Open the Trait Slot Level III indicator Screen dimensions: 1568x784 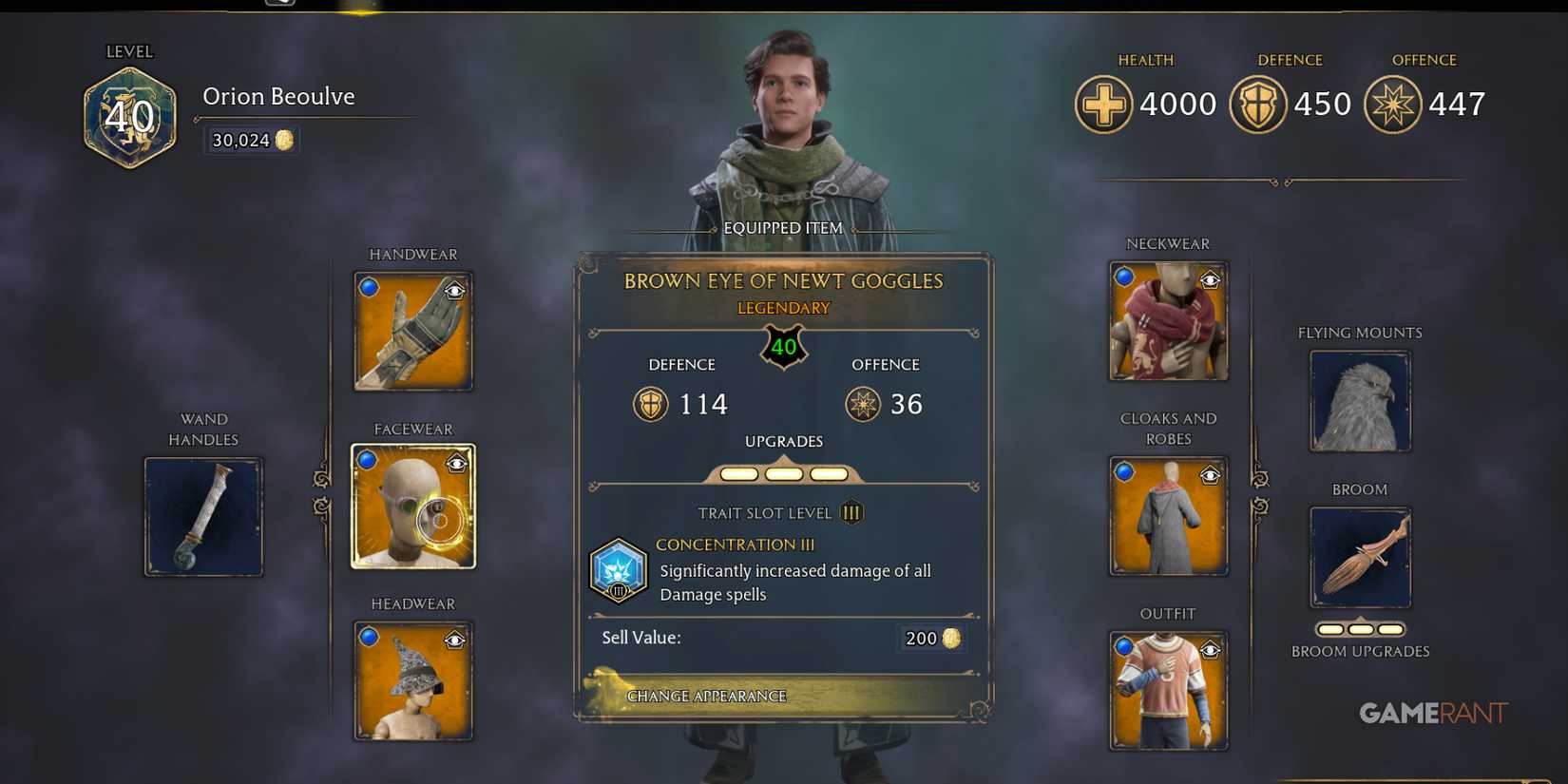pos(851,512)
